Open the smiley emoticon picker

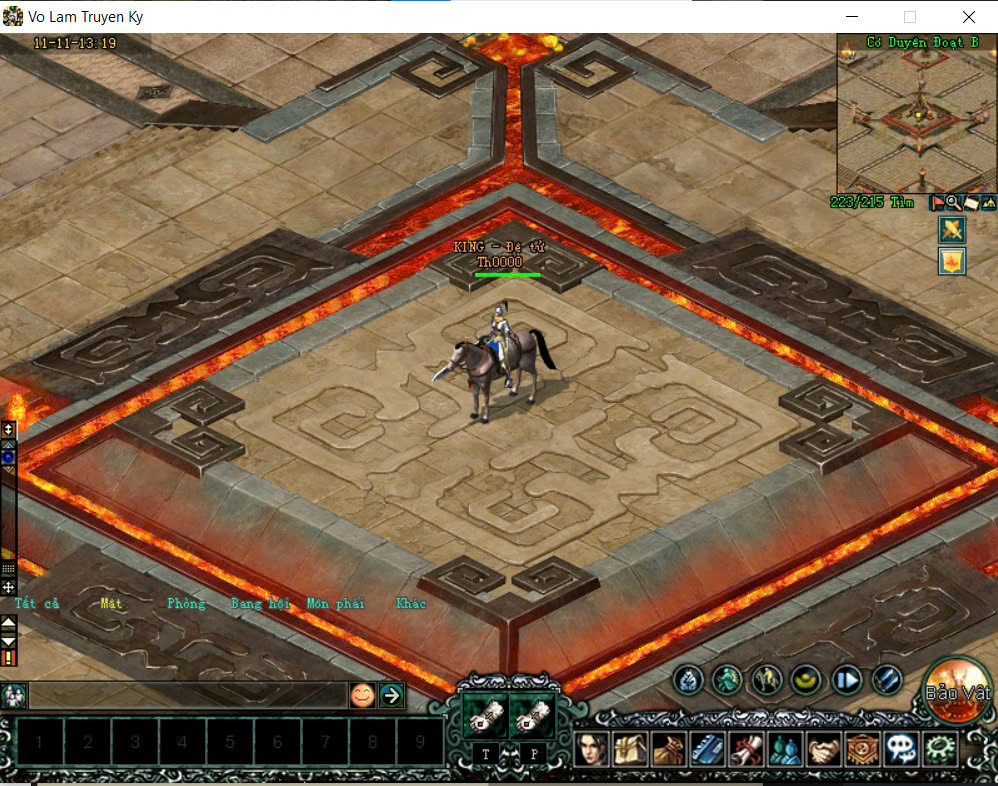362,695
